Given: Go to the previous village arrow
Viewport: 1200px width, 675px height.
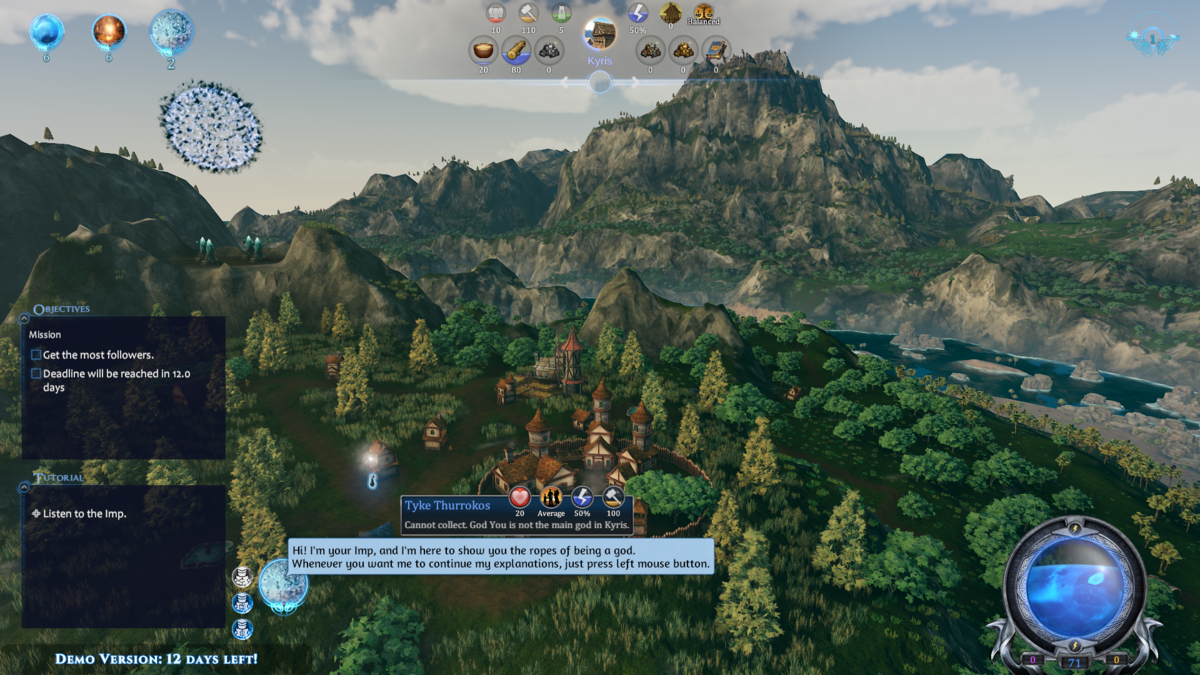Looking at the screenshot, I should pyautogui.click(x=566, y=84).
